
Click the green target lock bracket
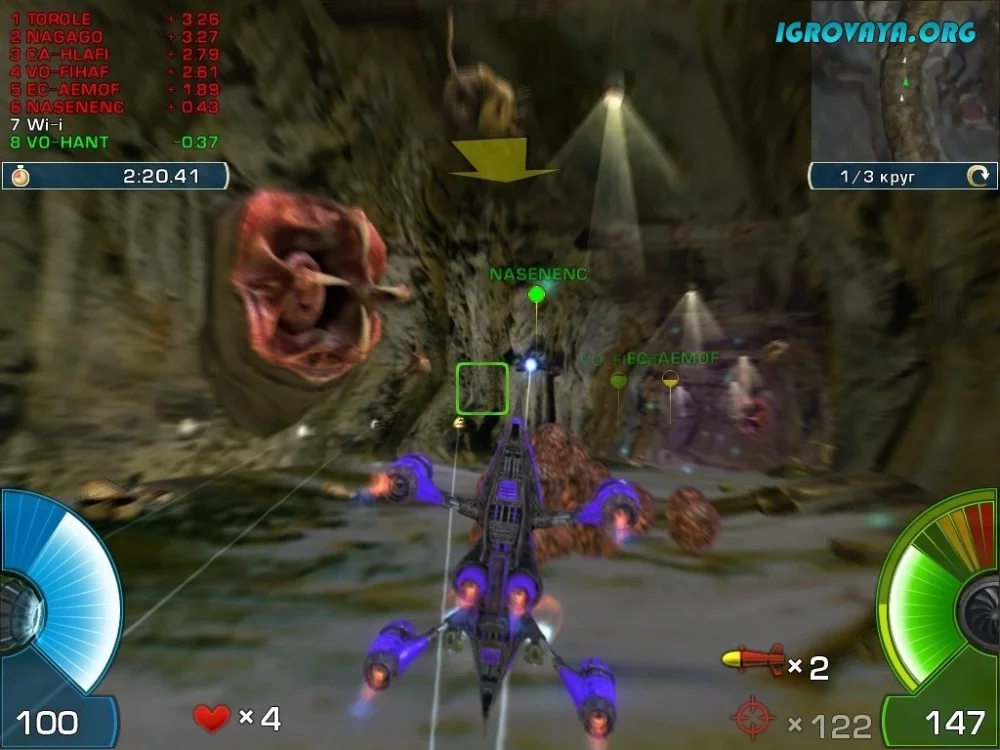click(482, 388)
